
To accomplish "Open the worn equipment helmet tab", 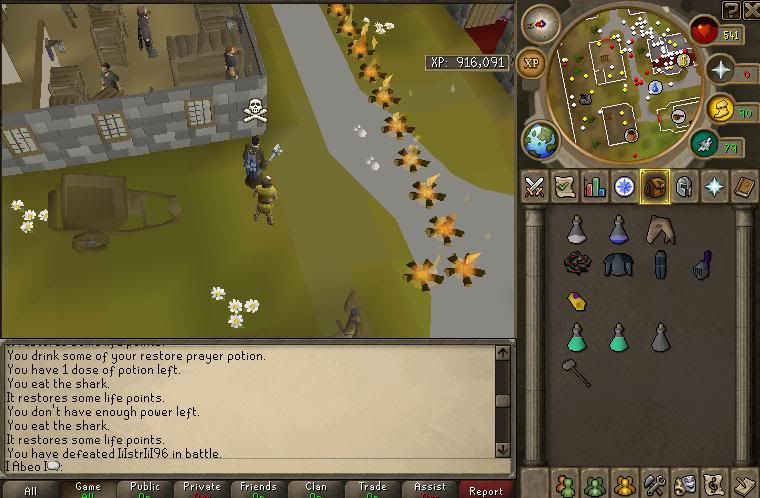I will click(x=685, y=186).
